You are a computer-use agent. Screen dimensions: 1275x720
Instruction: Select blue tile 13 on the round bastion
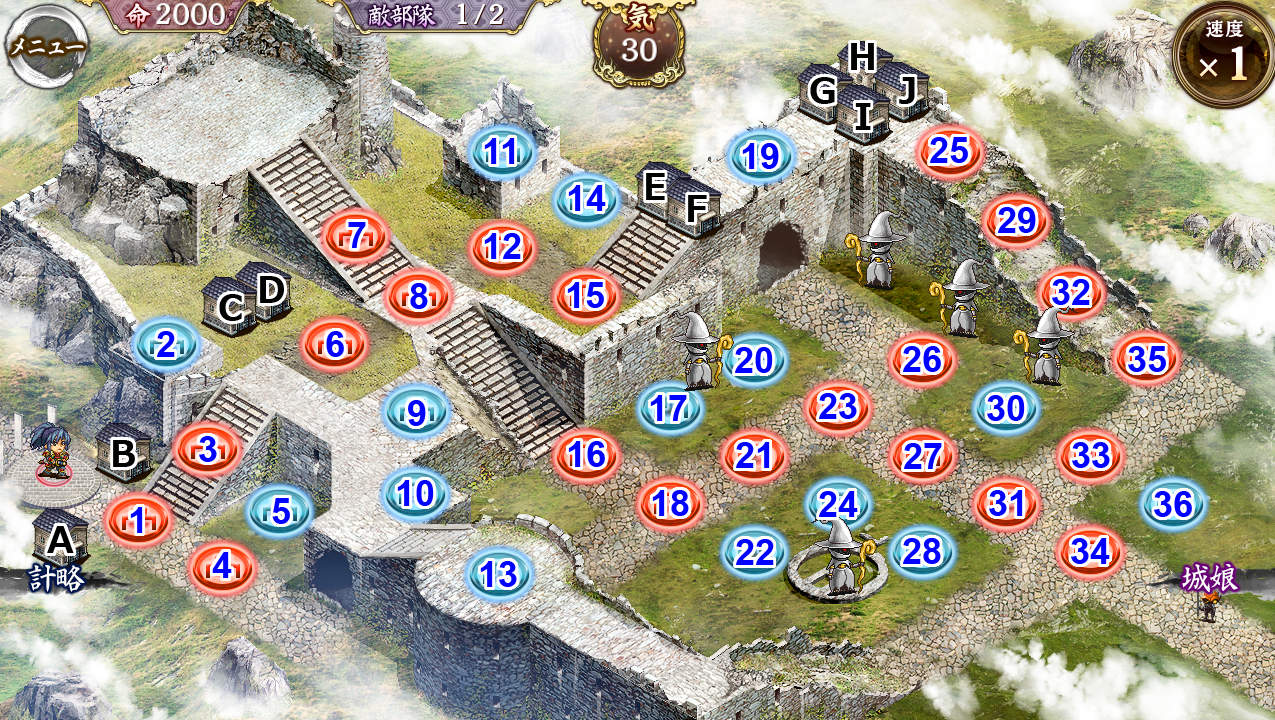click(x=498, y=574)
